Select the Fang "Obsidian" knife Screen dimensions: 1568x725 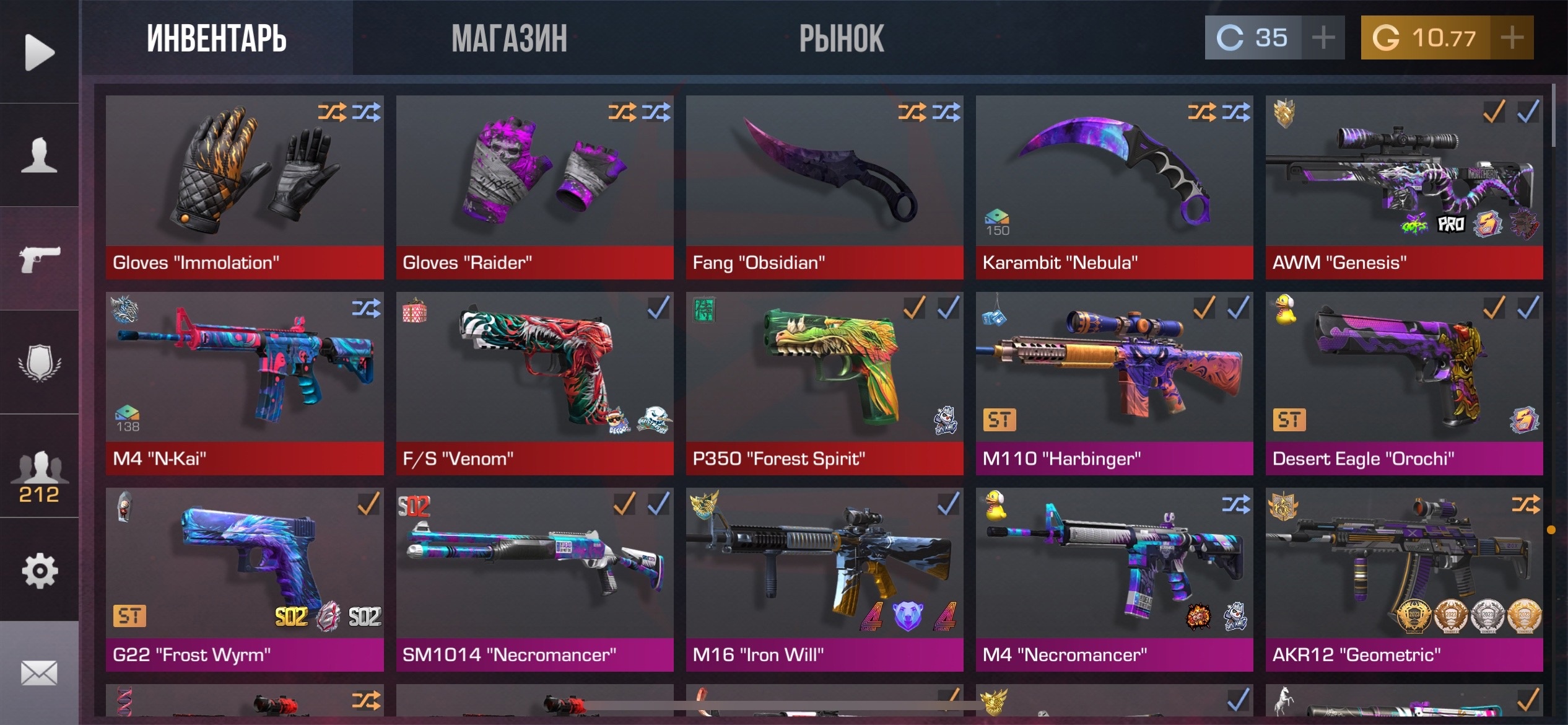[824, 186]
